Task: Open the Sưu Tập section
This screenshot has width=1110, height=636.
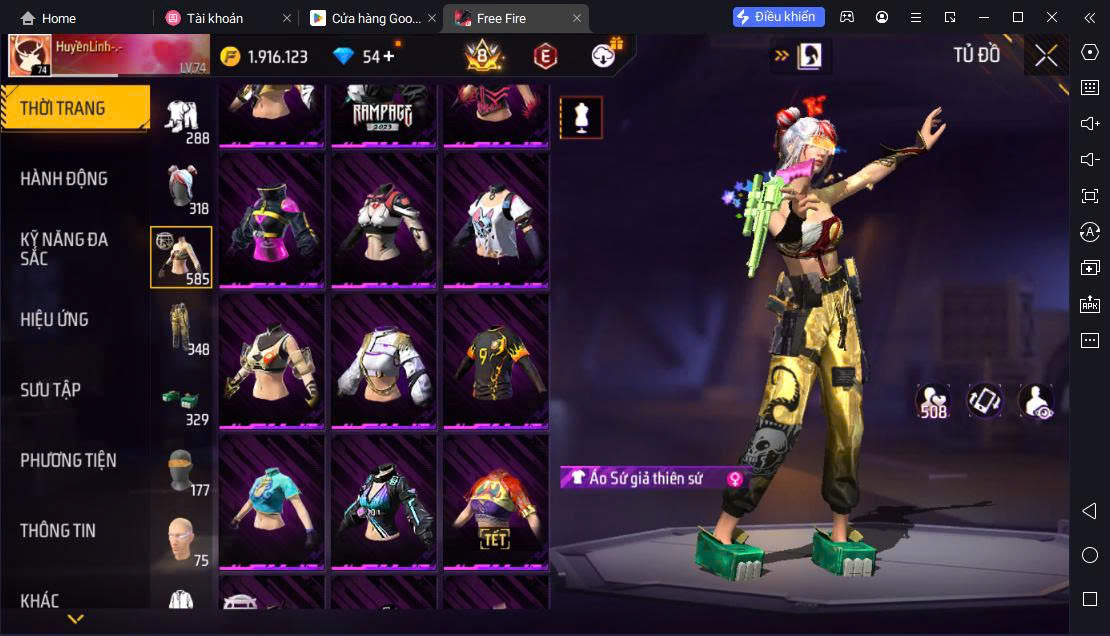Action: tap(50, 390)
